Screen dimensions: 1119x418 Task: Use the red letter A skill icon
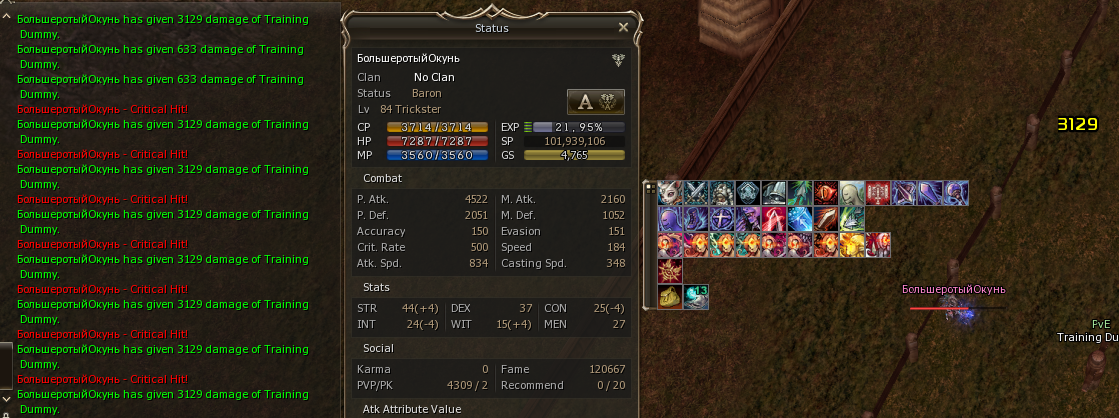point(774,219)
